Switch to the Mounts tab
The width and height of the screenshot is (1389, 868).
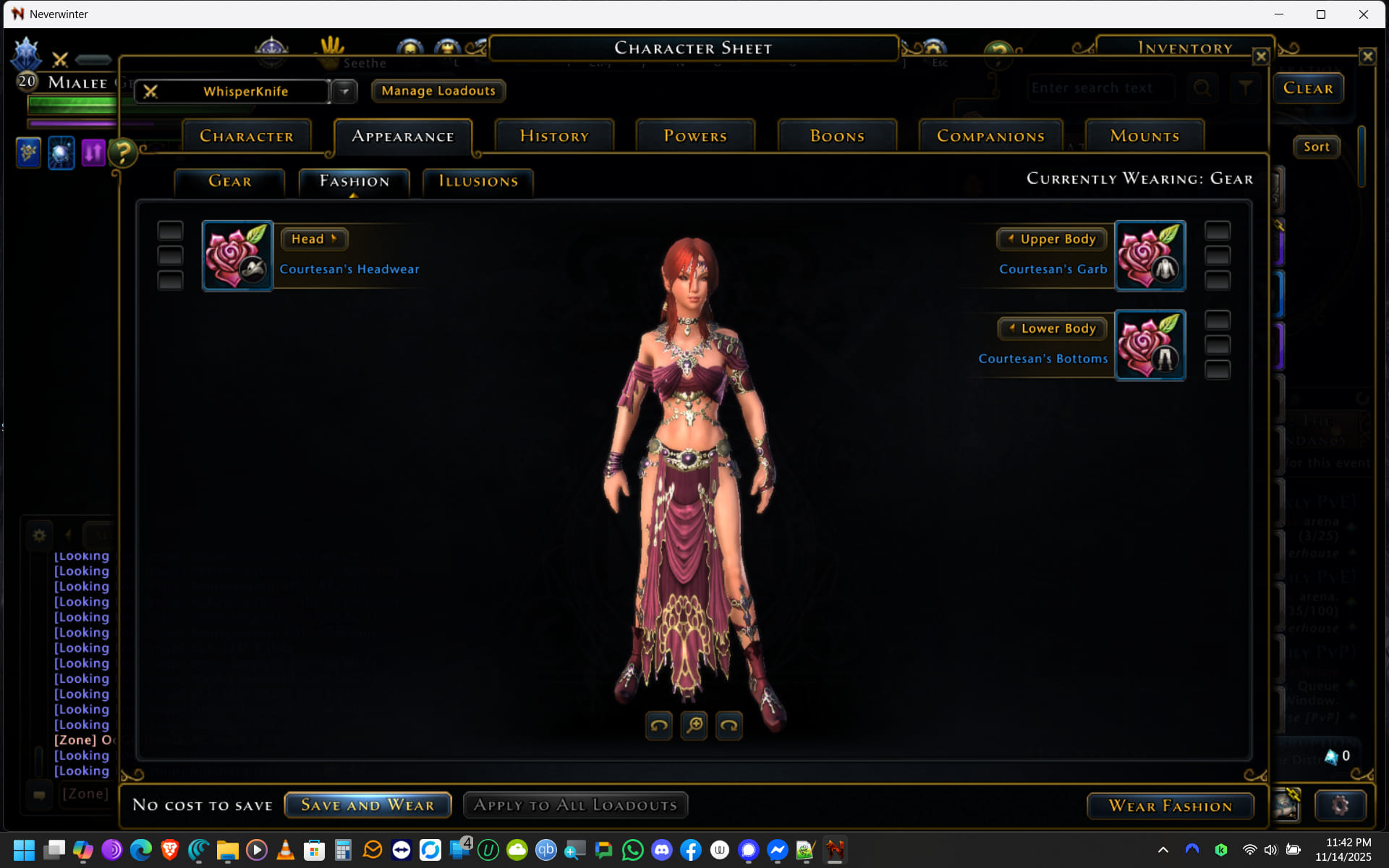click(1144, 136)
